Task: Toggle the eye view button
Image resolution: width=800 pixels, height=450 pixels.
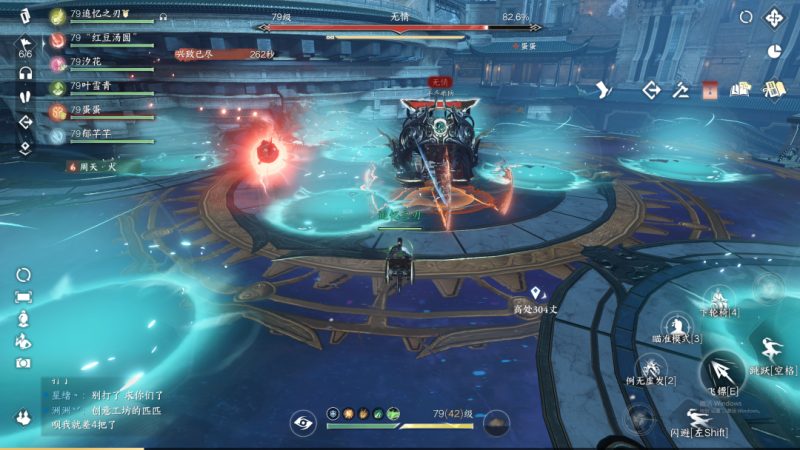Action: pyautogui.click(x=301, y=422)
